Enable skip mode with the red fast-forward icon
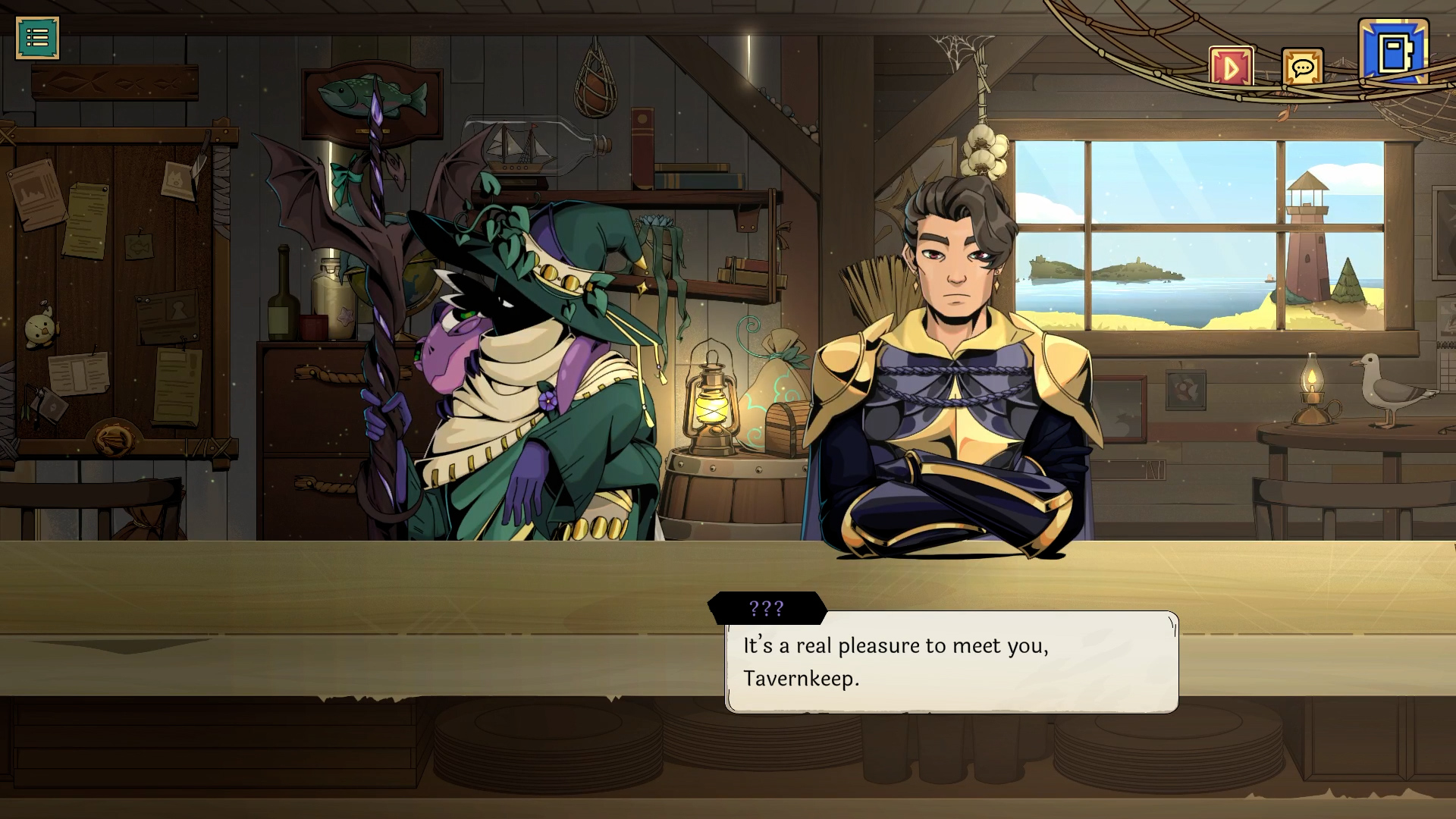This screenshot has height=819, width=1456. pos(1232,67)
